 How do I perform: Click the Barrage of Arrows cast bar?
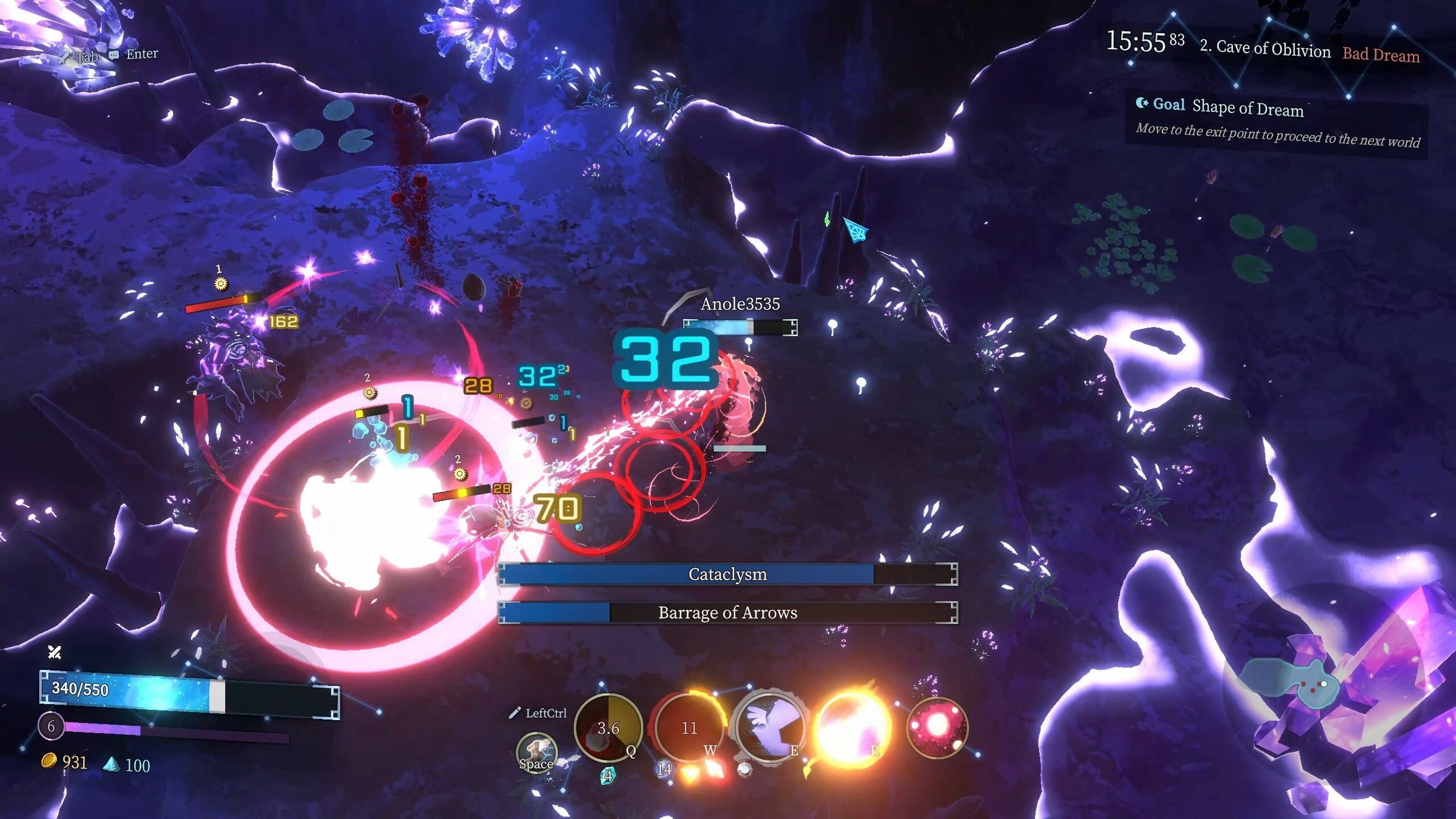coord(727,613)
